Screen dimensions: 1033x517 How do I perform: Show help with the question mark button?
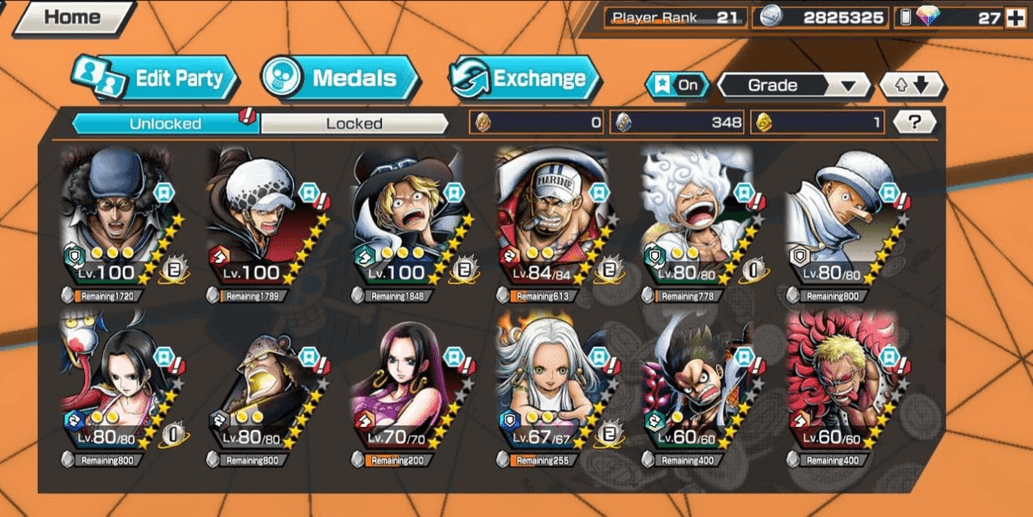pos(914,122)
